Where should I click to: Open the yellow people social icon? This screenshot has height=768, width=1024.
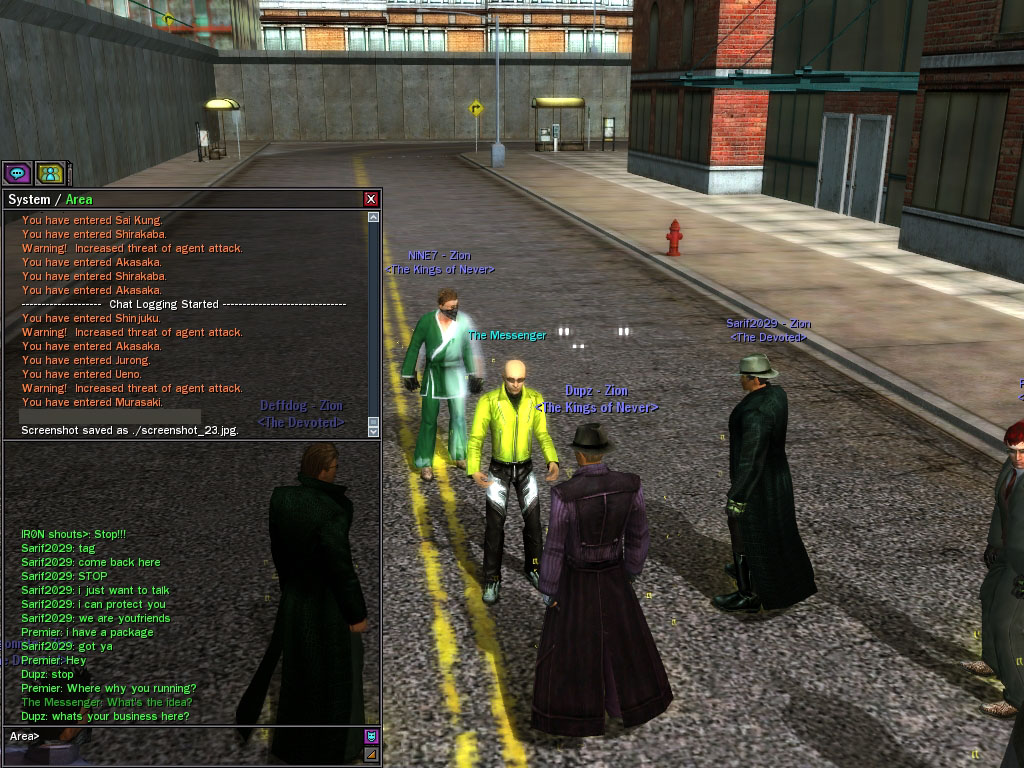(50, 173)
